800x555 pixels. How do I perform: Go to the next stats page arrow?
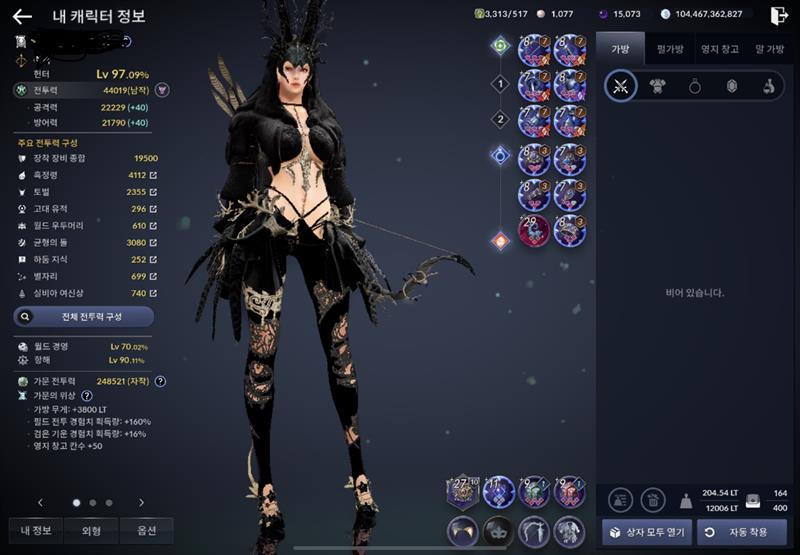(x=141, y=502)
